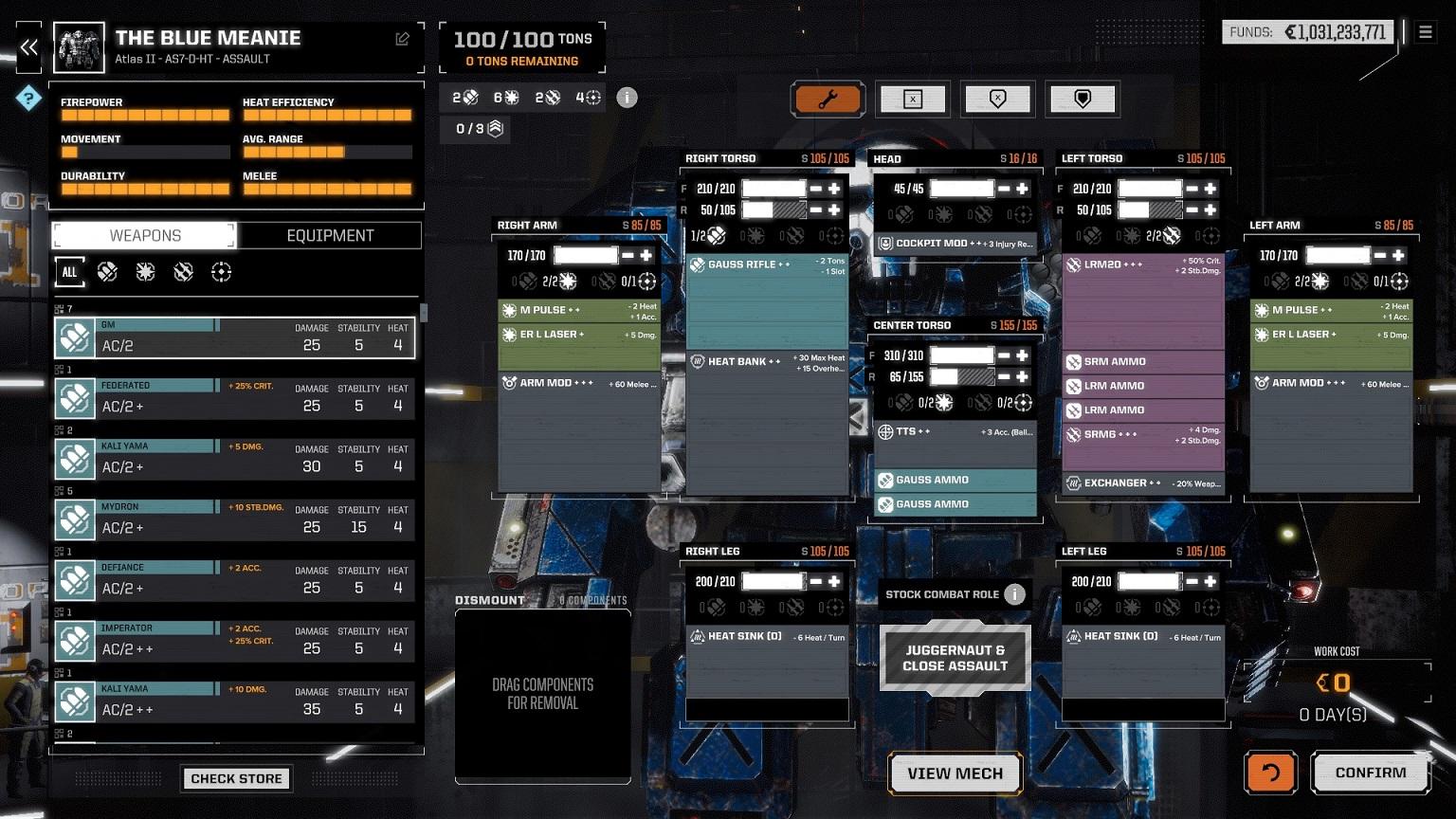
Task: Open the View Mech screen
Action: [955, 773]
